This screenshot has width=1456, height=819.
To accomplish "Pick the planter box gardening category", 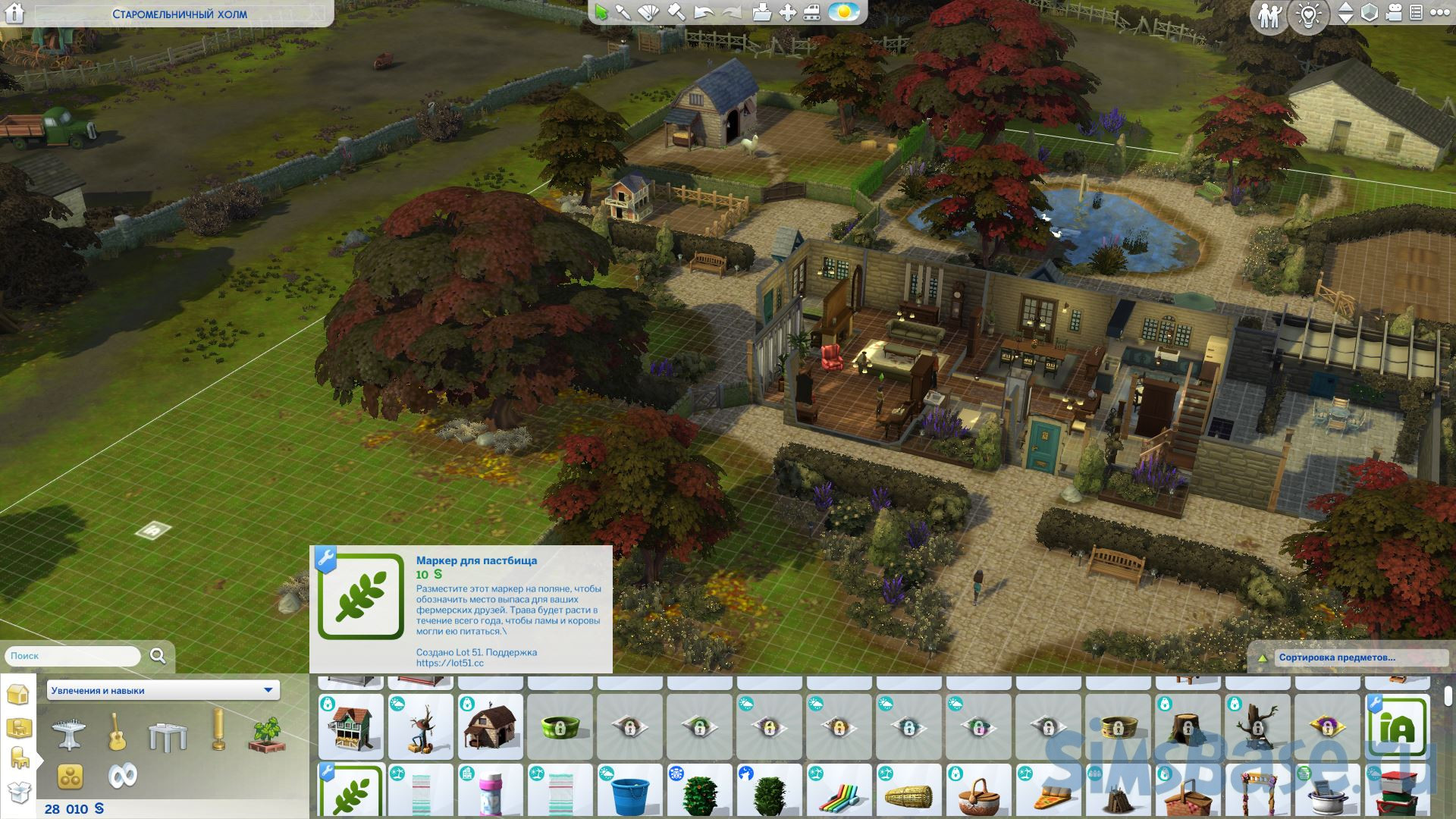I will [x=265, y=734].
